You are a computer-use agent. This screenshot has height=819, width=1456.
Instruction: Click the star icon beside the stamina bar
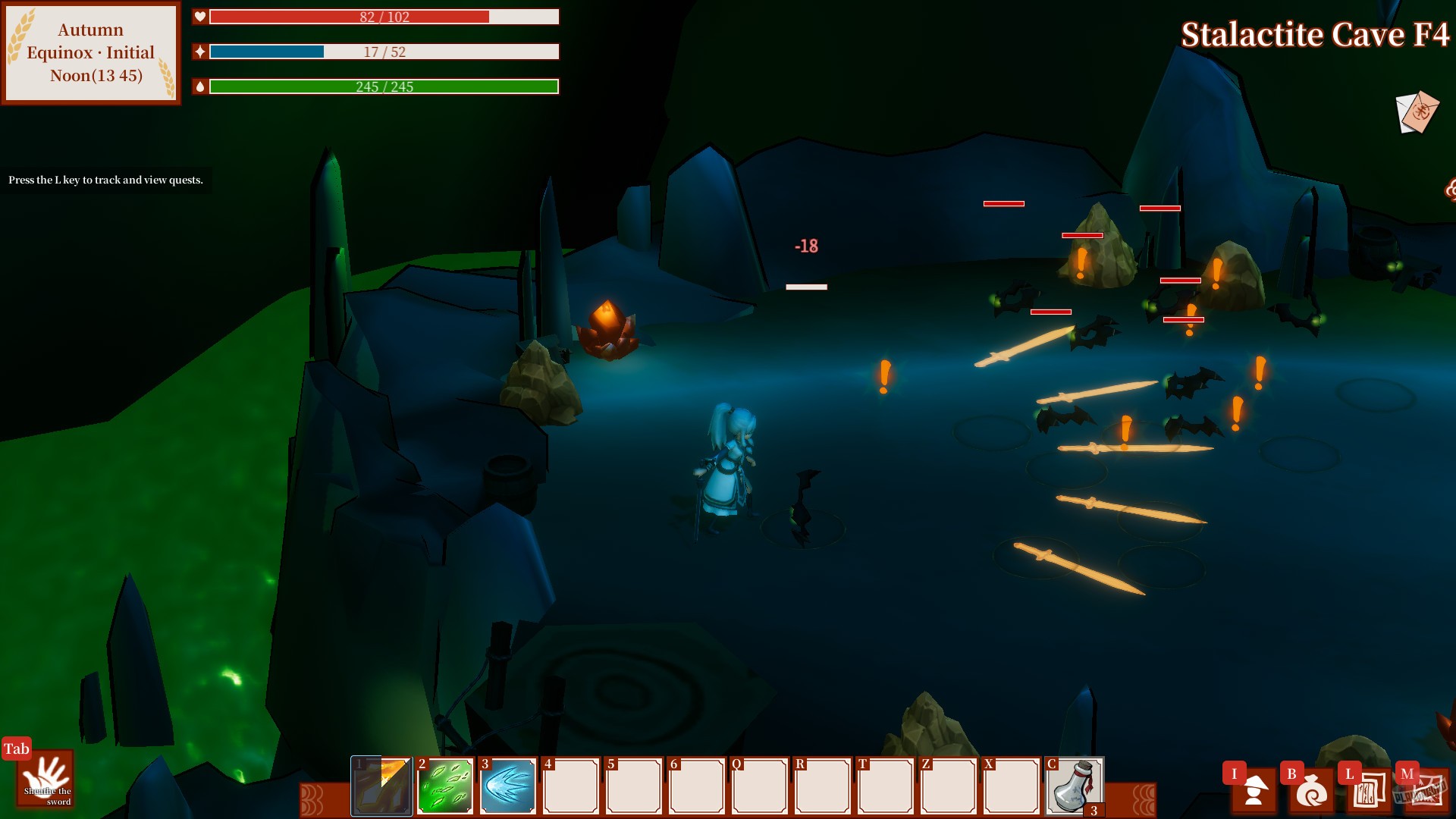pos(199,51)
